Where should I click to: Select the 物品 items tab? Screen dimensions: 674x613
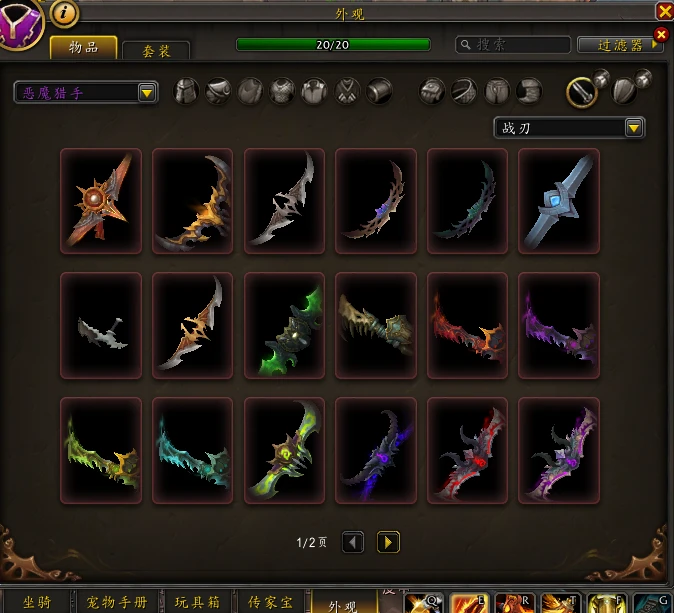coord(83,46)
